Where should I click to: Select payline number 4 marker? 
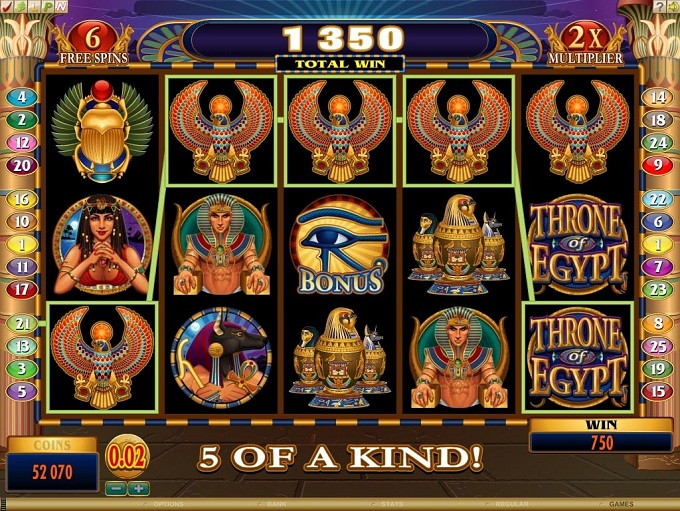[x=21, y=97]
